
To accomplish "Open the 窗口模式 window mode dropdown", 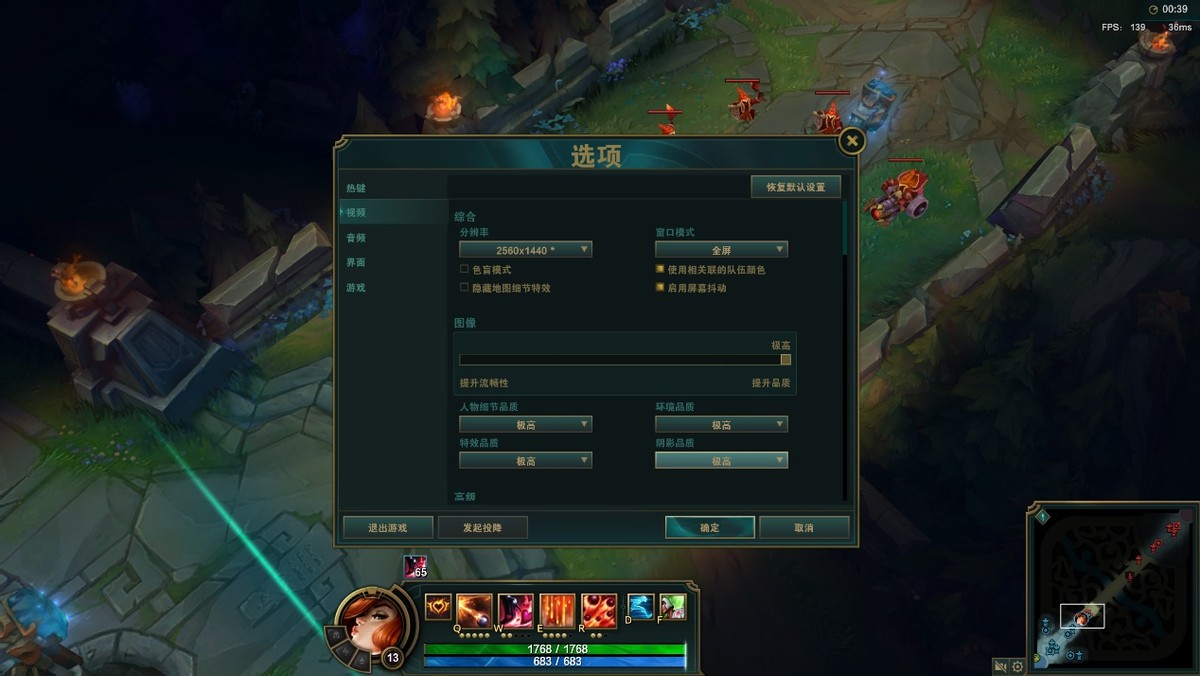I will click(721, 250).
